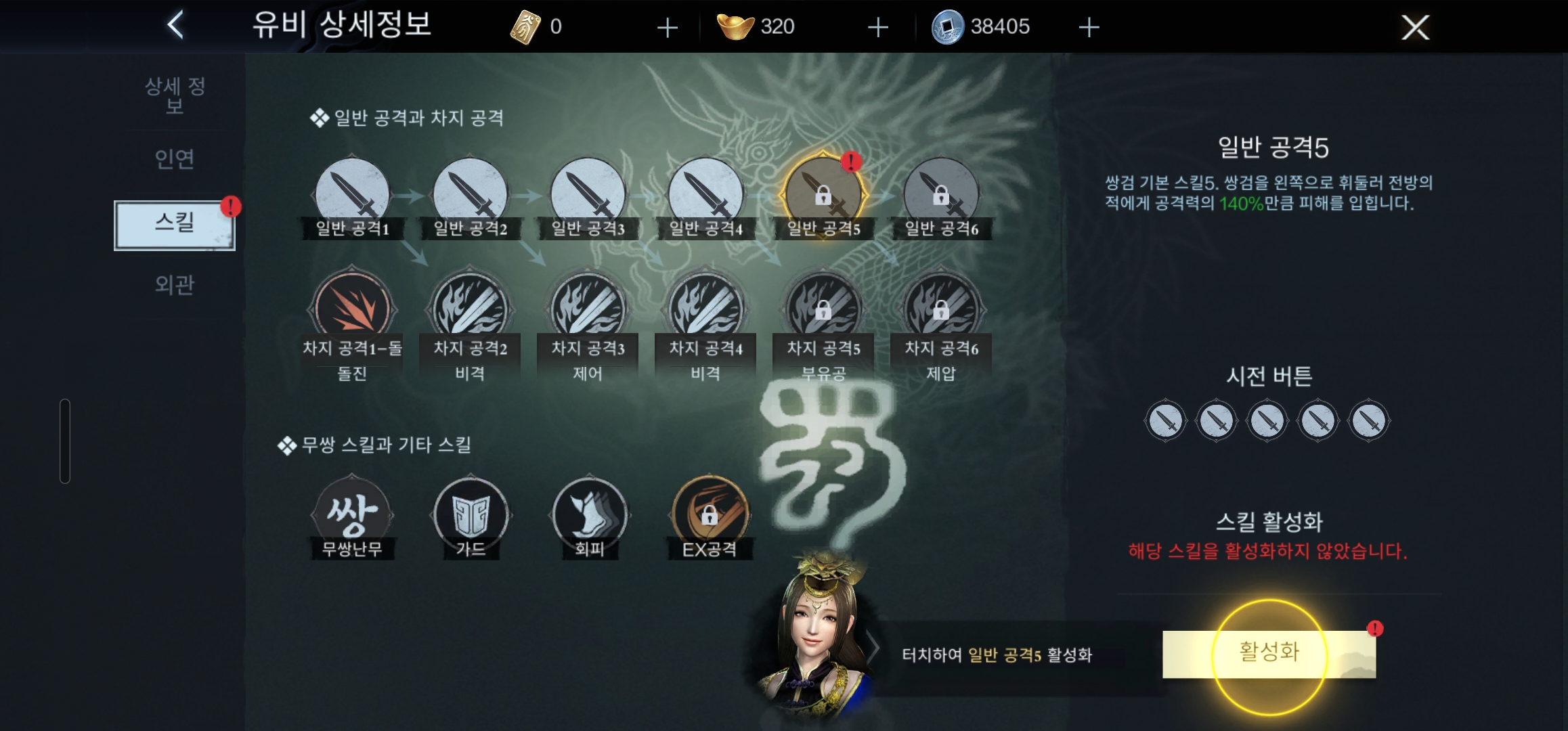The width and height of the screenshot is (1568, 731).
Task: Click plus next to the 320 gold ingots
Action: click(x=877, y=27)
